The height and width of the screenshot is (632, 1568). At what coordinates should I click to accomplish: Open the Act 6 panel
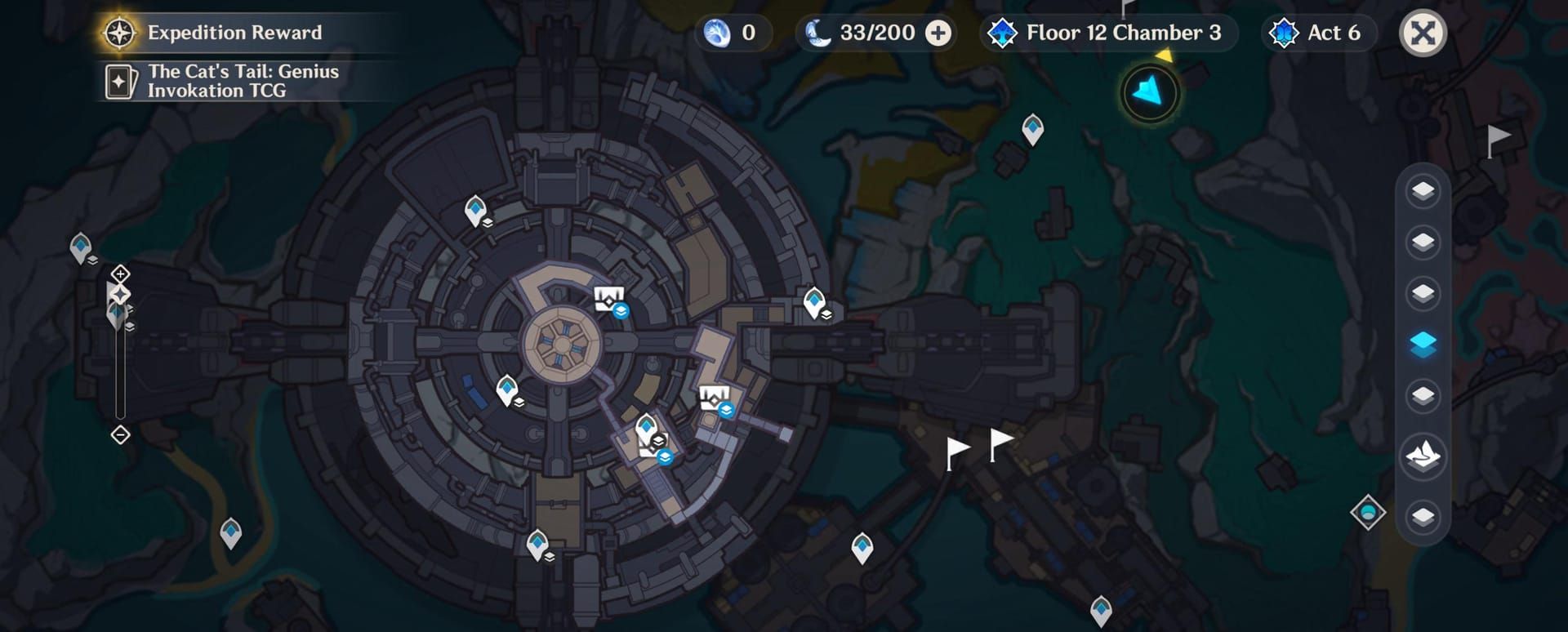1317,33
